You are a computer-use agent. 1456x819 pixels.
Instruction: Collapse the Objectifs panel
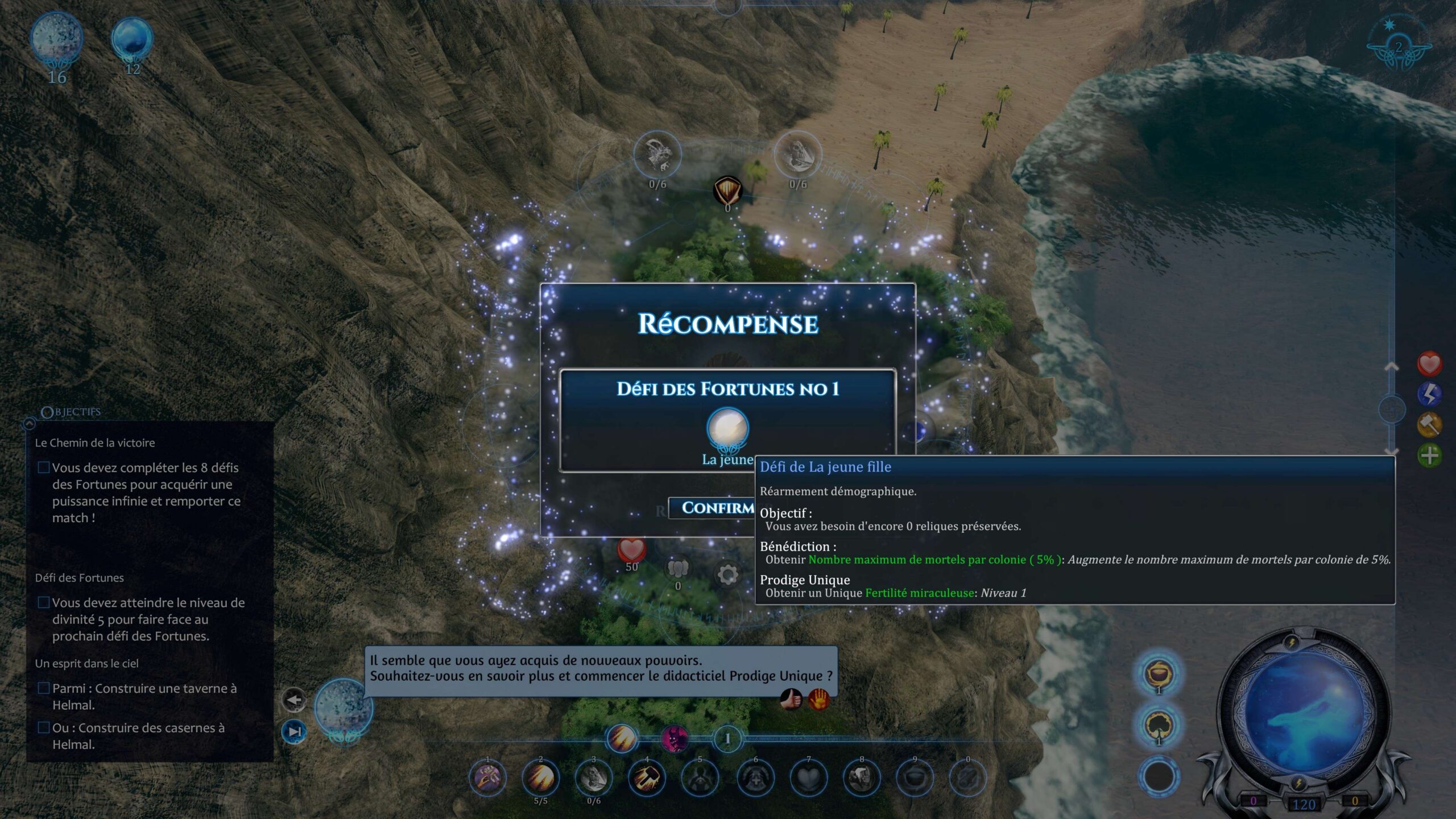30,423
